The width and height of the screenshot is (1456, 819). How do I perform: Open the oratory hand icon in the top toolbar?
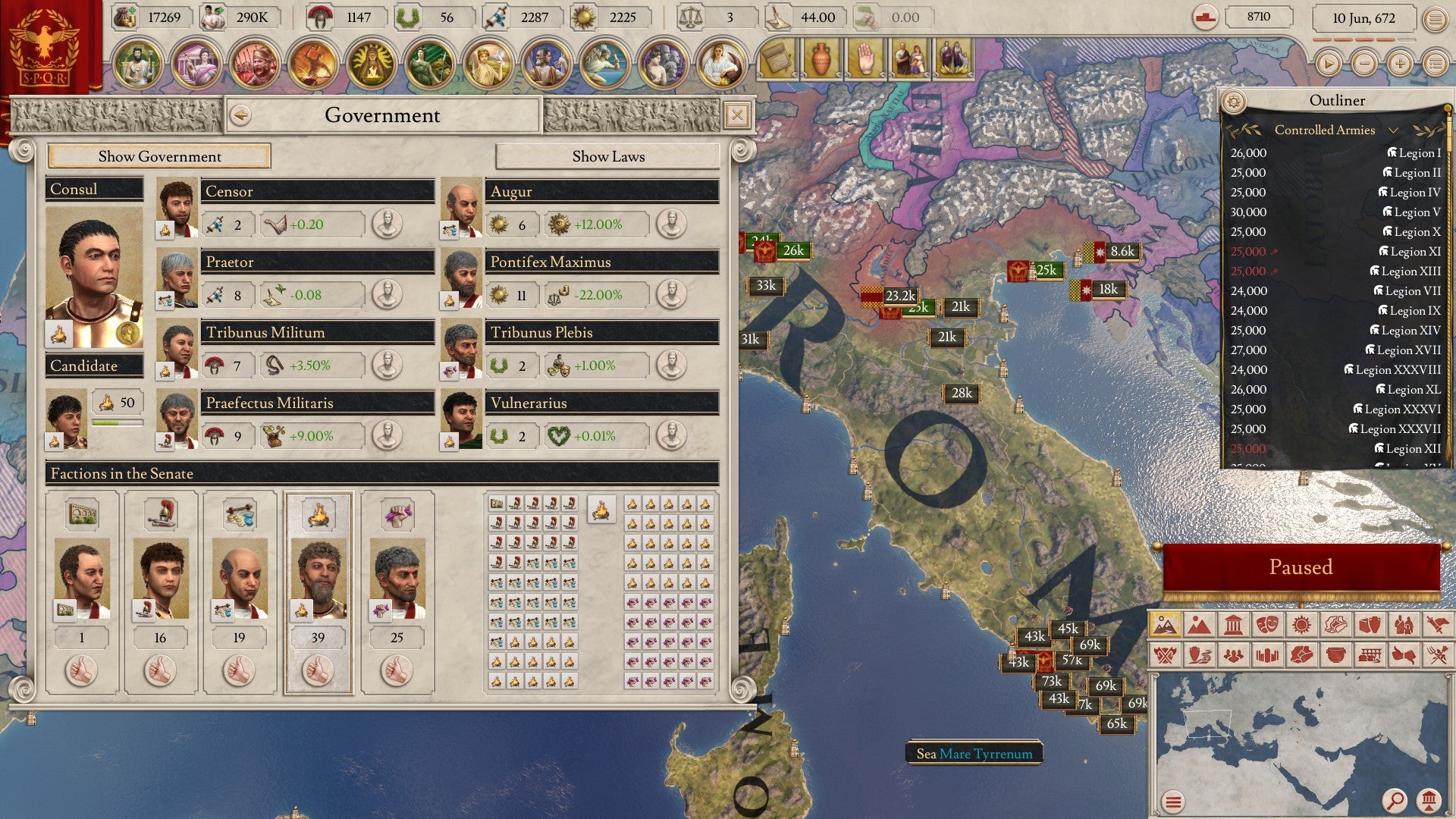tap(867, 58)
